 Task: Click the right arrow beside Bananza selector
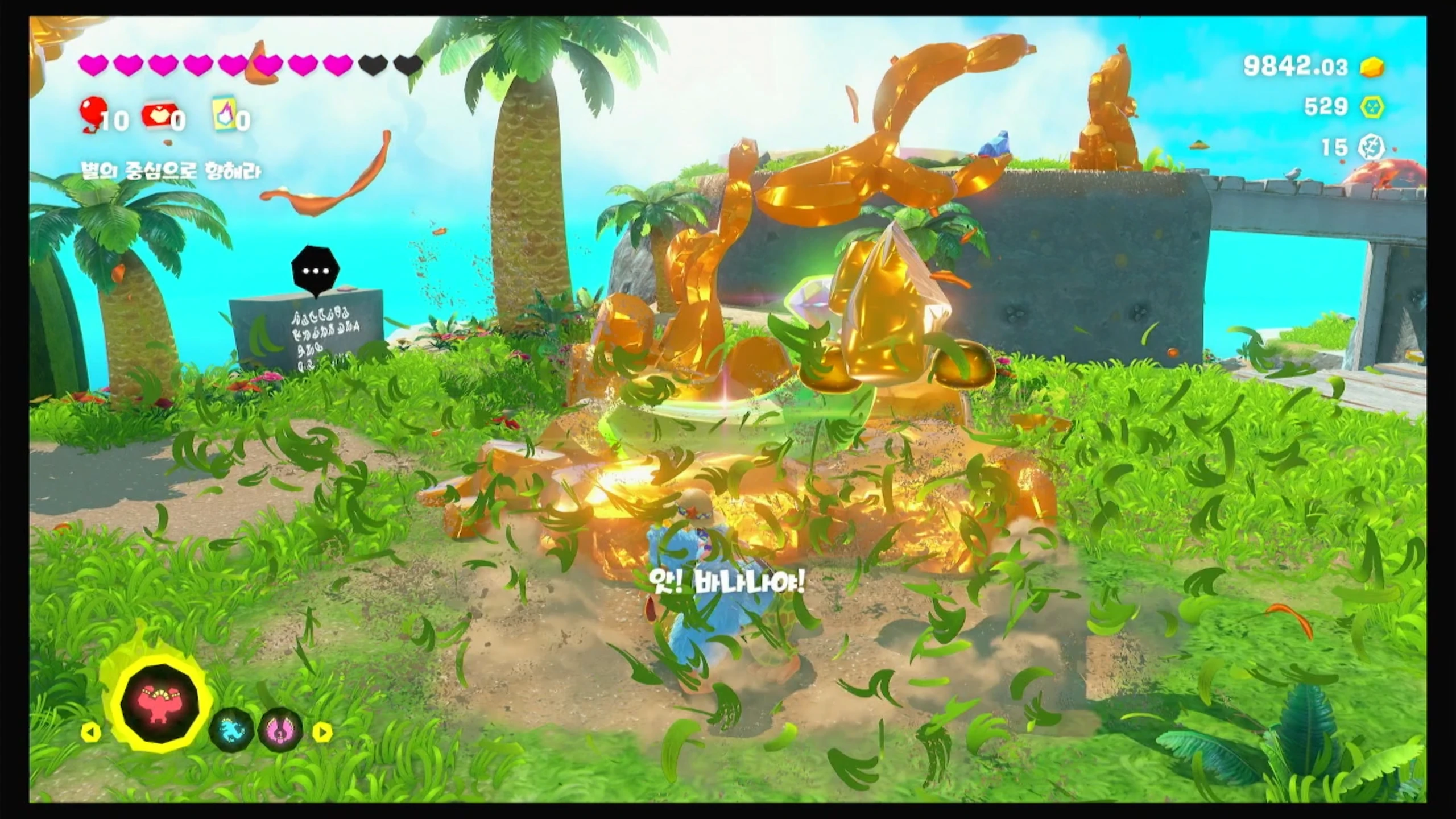(322, 732)
